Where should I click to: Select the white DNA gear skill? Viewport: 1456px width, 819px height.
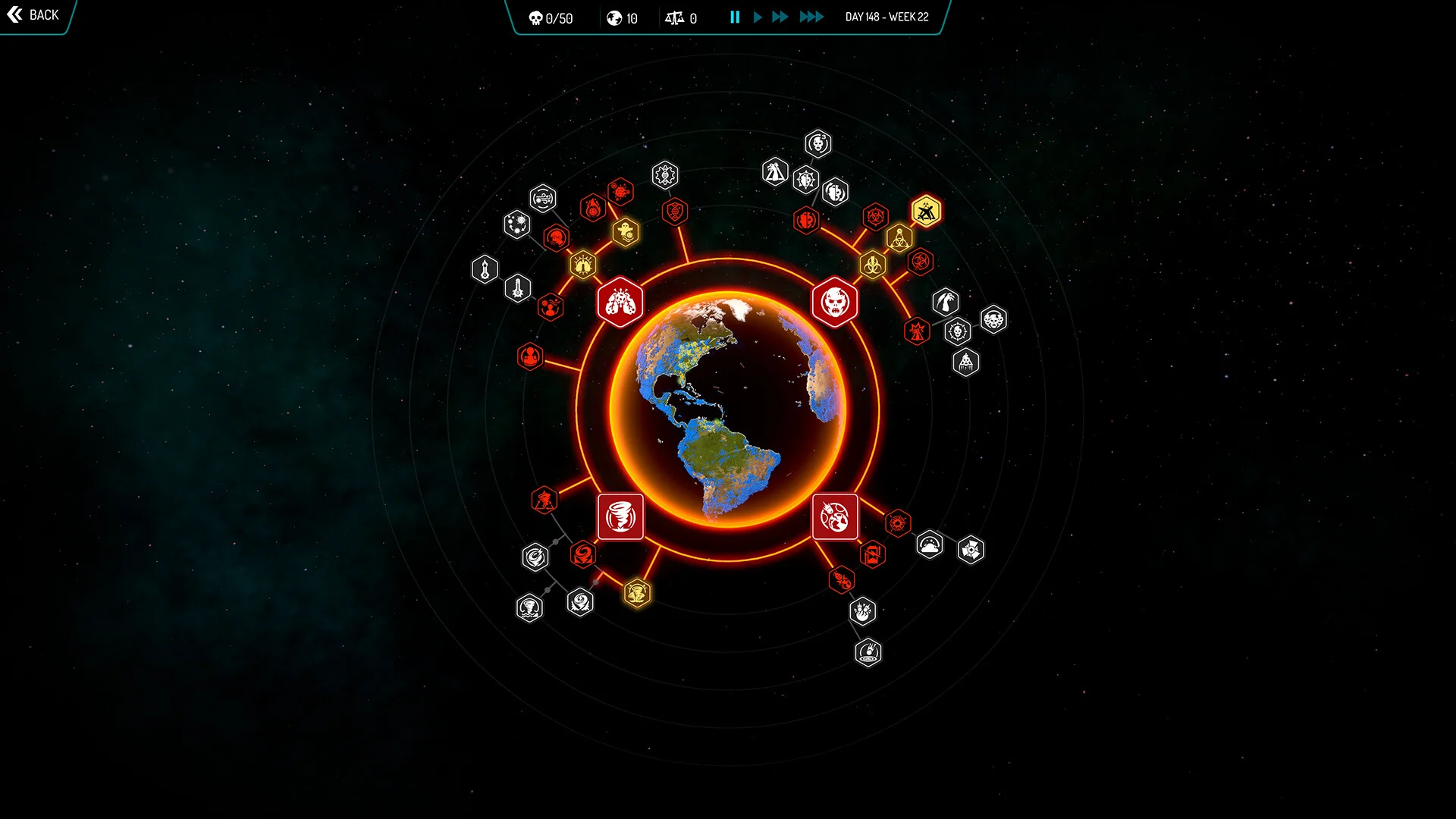[x=664, y=175]
